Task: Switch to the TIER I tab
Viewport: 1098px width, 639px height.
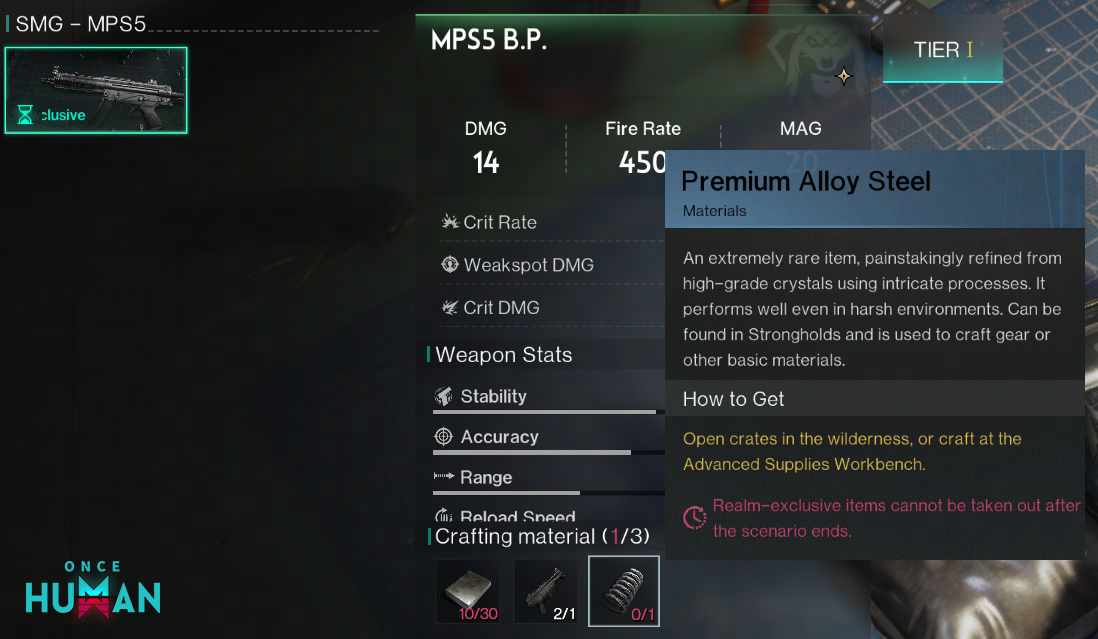Action: pos(942,50)
